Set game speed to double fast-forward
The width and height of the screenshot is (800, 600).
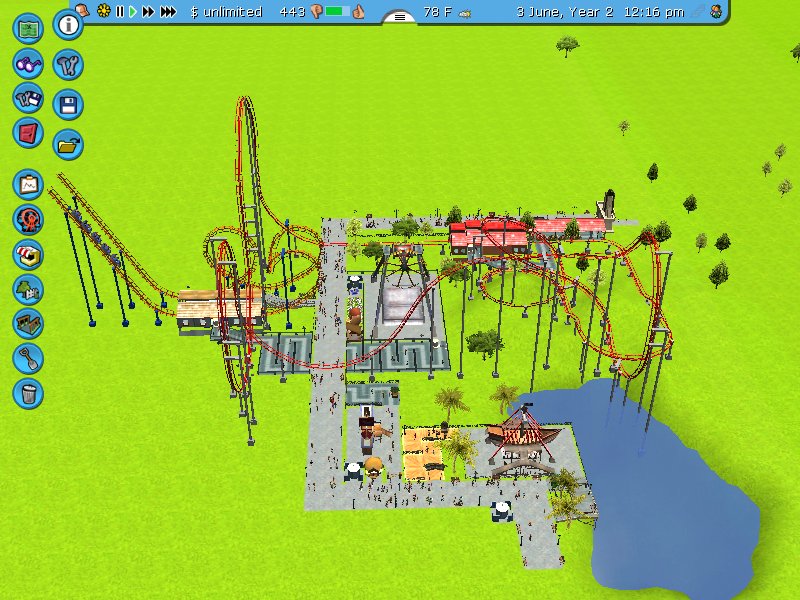(x=148, y=11)
